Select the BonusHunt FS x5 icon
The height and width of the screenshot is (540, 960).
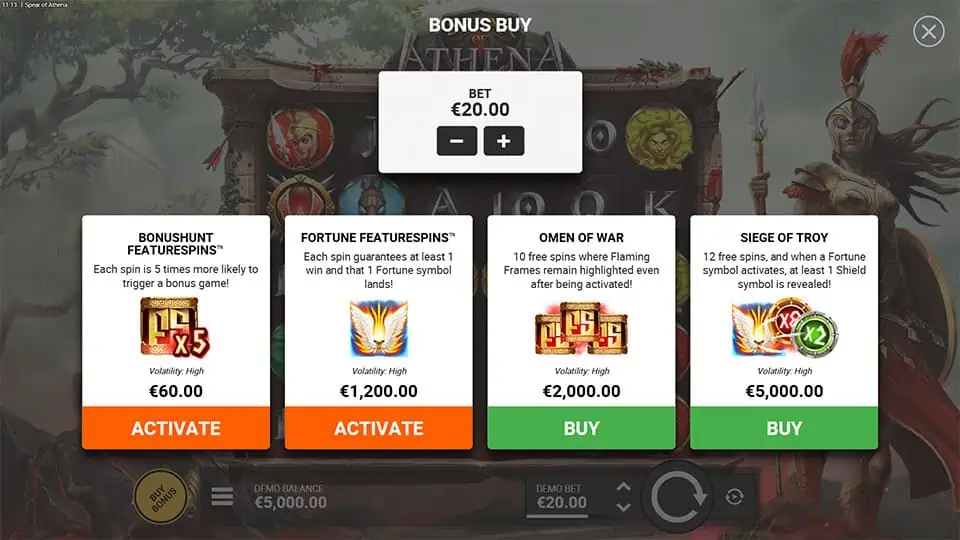(176, 327)
